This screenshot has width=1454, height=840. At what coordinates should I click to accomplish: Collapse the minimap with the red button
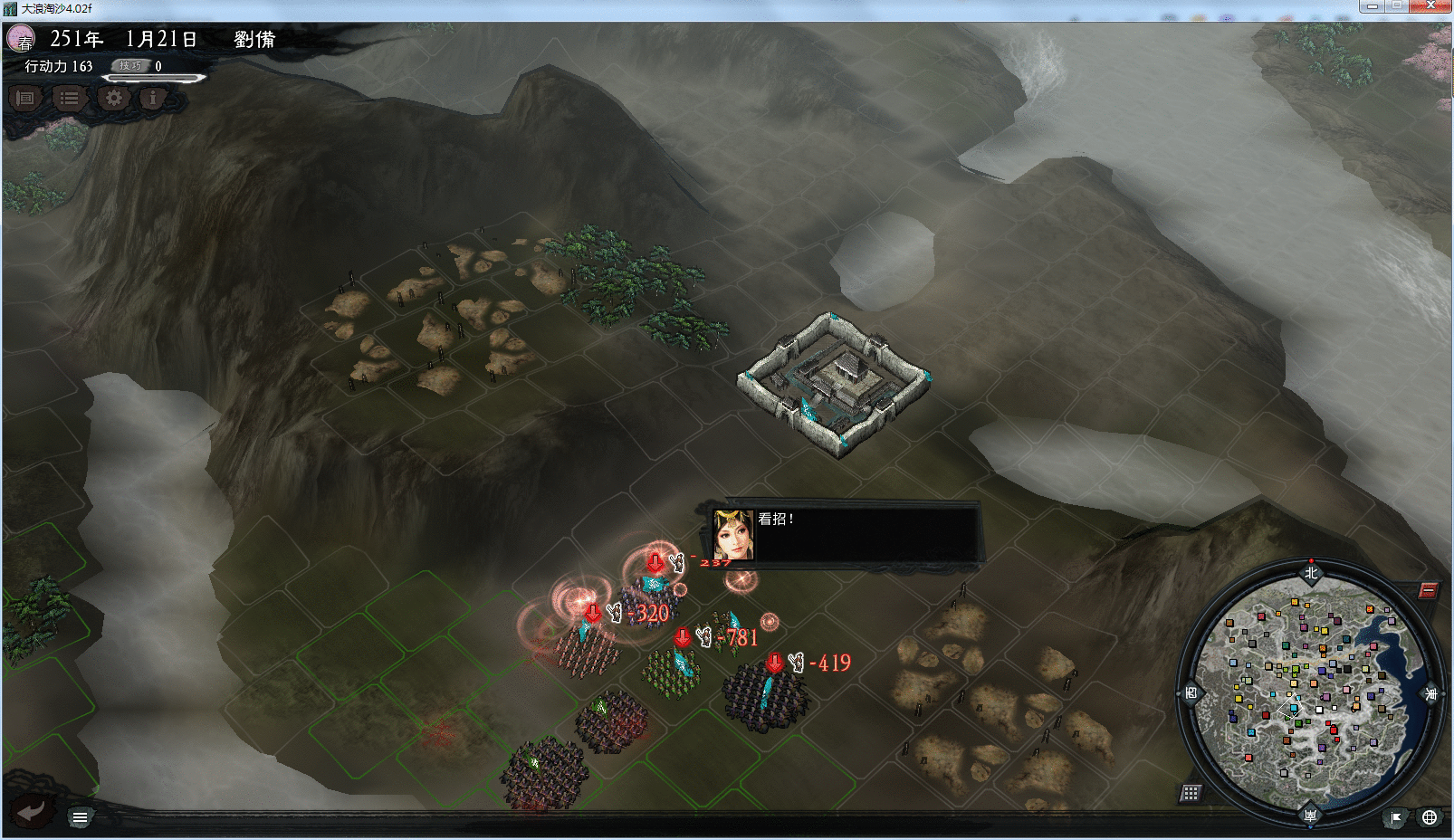(1428, 591)
